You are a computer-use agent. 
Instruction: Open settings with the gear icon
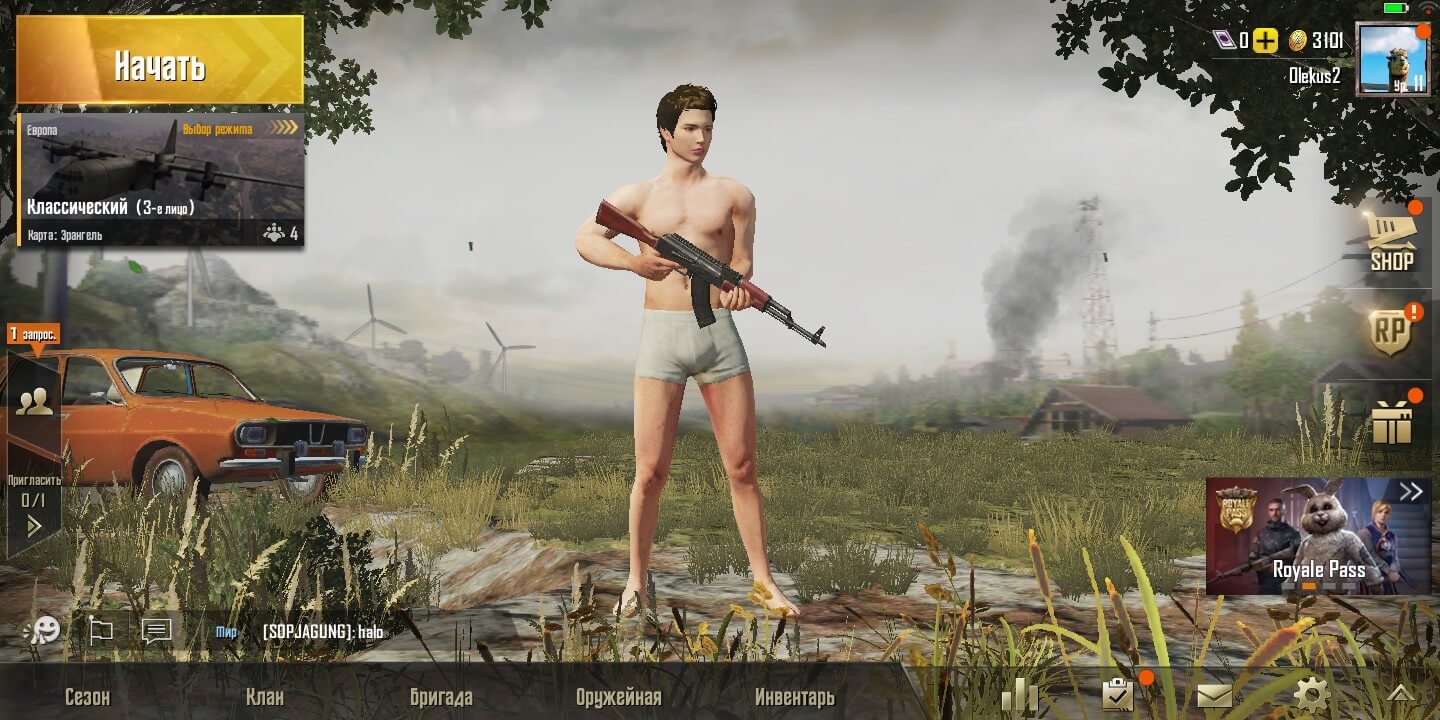pos(1311,694)
